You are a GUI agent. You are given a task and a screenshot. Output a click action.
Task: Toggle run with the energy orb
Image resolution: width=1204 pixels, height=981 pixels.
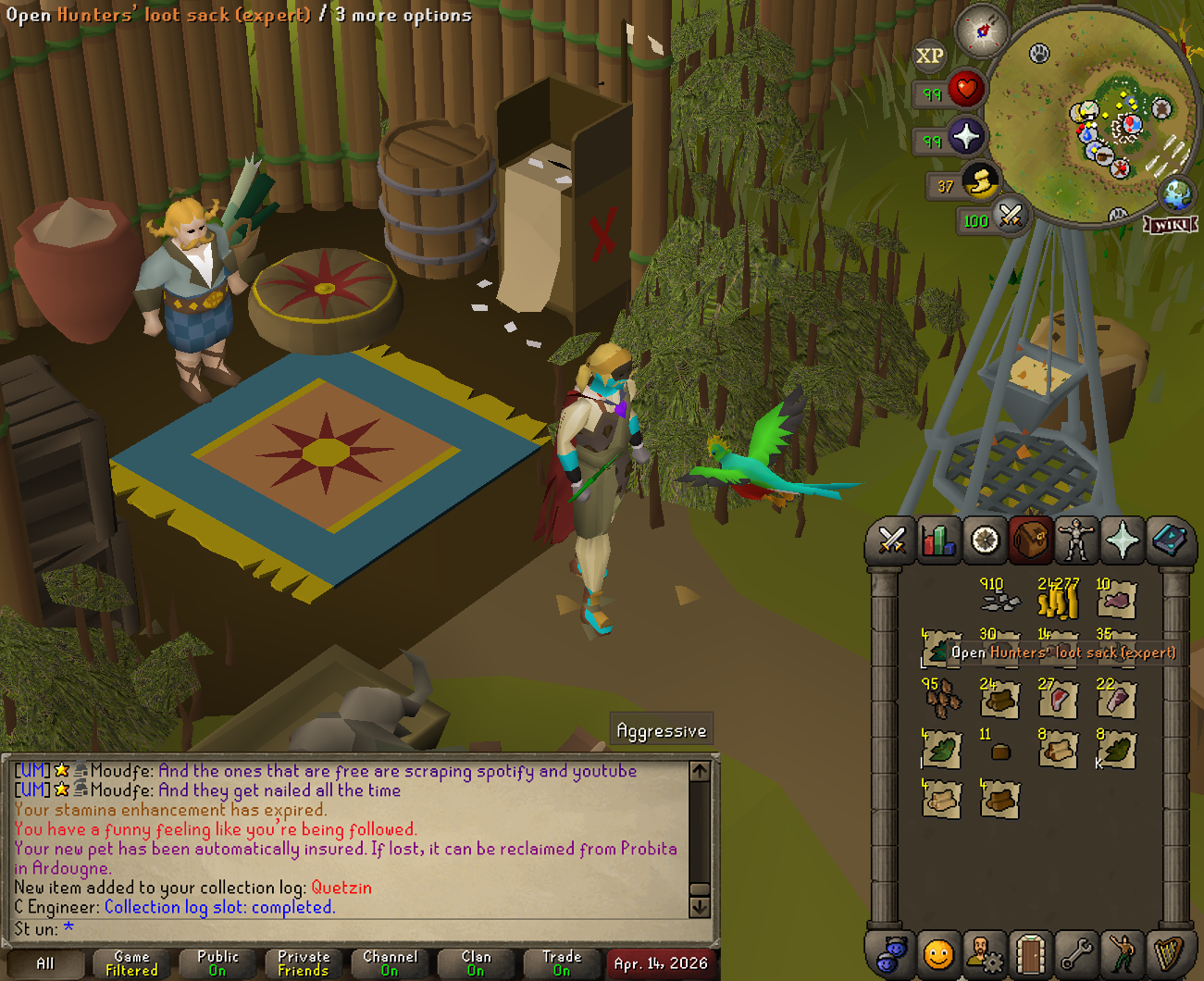pos(980,180)
